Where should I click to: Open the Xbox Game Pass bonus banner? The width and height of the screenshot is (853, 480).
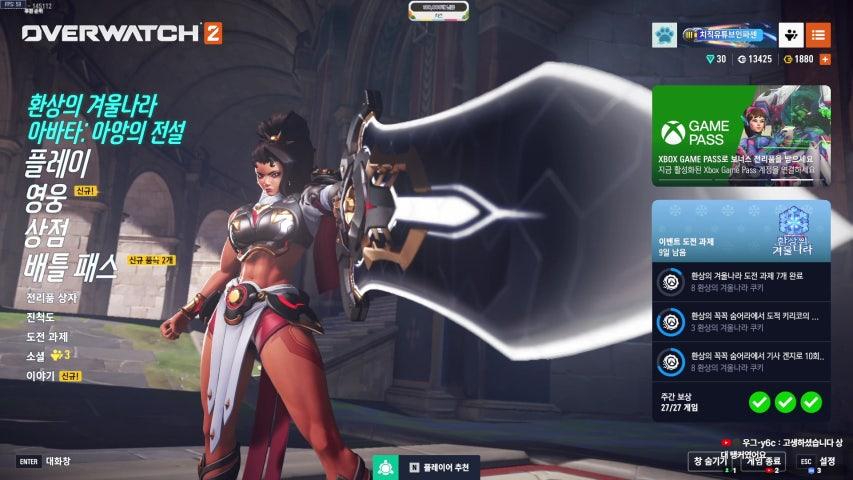pos(741,135)
